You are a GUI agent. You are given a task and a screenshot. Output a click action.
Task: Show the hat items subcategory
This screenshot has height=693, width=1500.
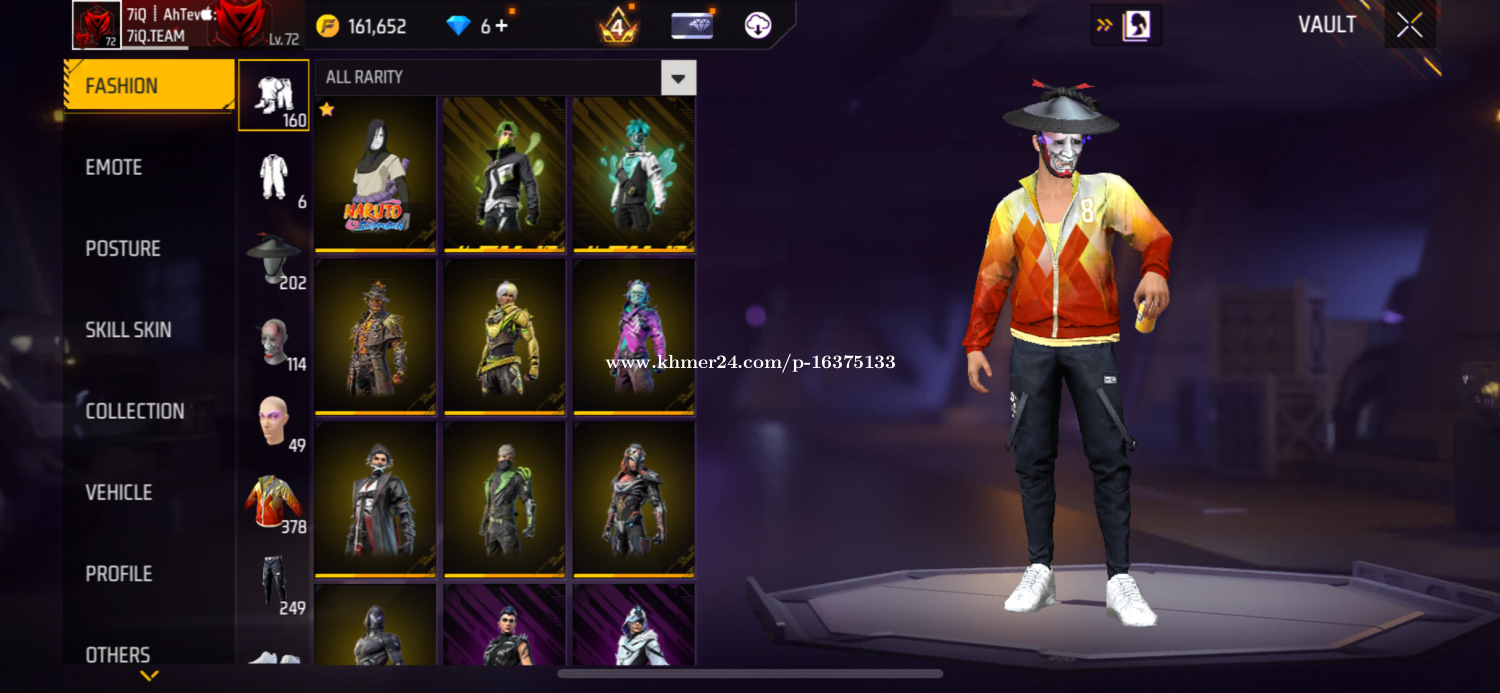tap(273, 259)
